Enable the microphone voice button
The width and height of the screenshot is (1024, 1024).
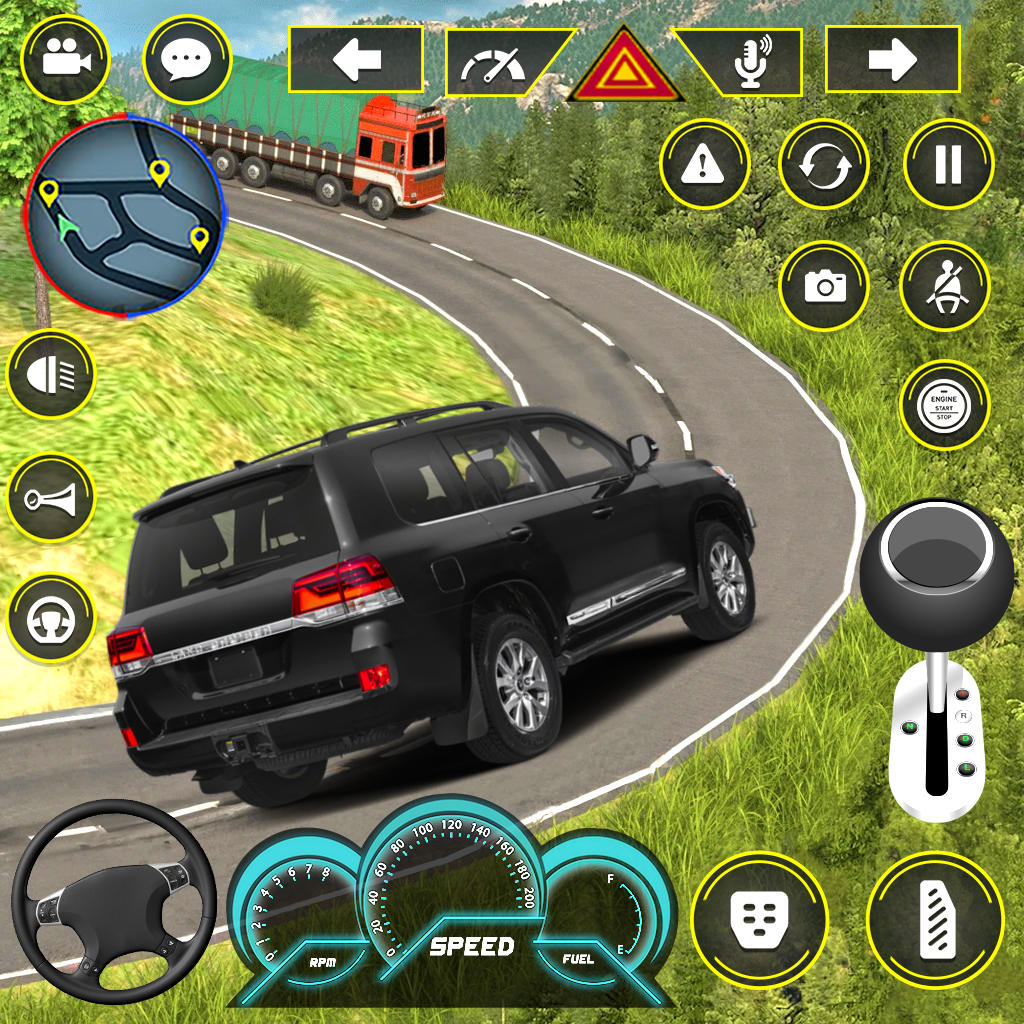[750, 62]
